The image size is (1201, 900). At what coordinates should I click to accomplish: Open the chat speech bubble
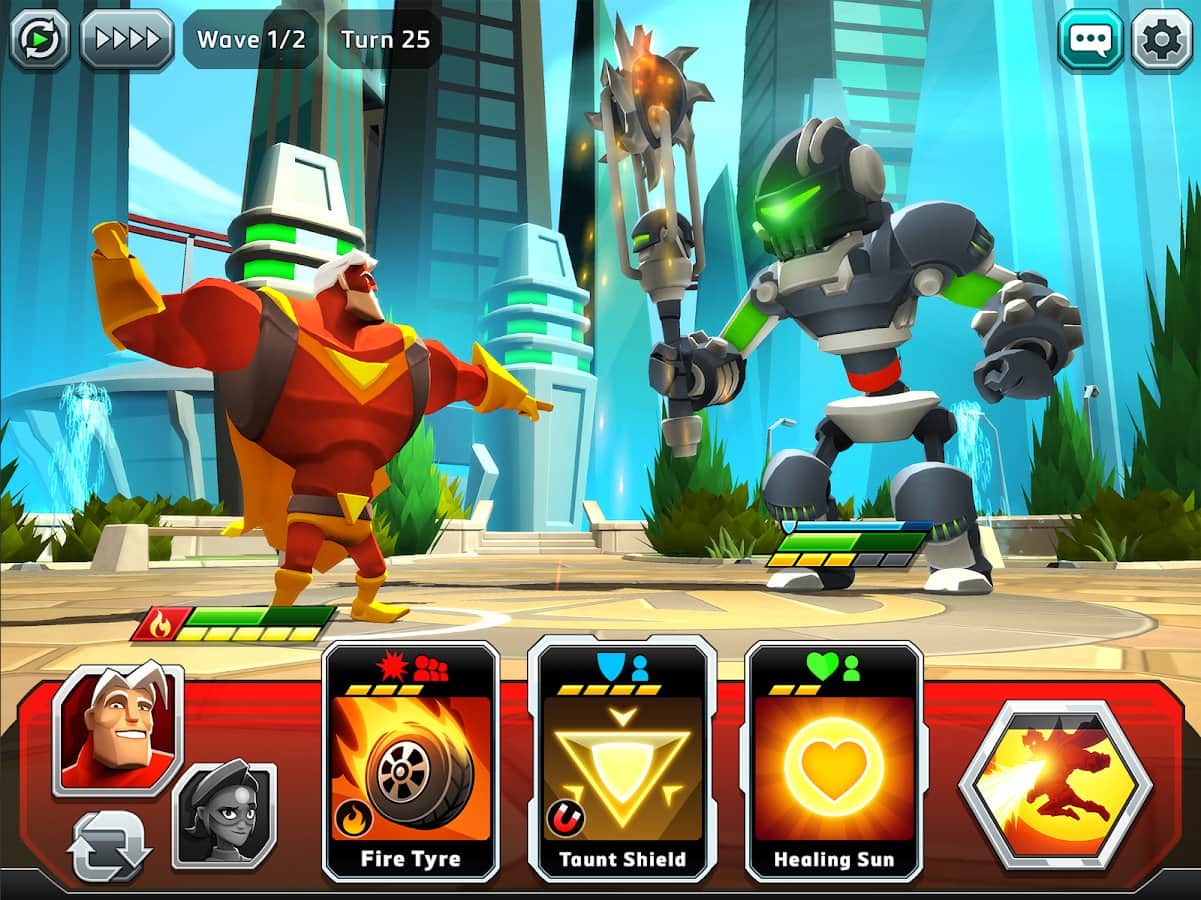[1090, 40]
